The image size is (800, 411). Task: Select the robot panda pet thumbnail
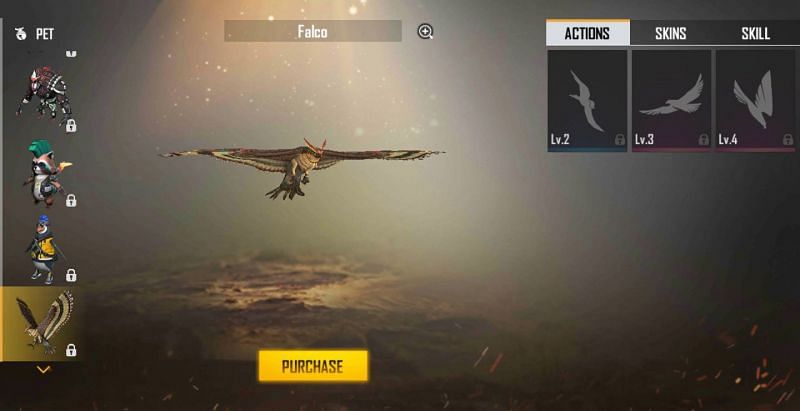43,95
